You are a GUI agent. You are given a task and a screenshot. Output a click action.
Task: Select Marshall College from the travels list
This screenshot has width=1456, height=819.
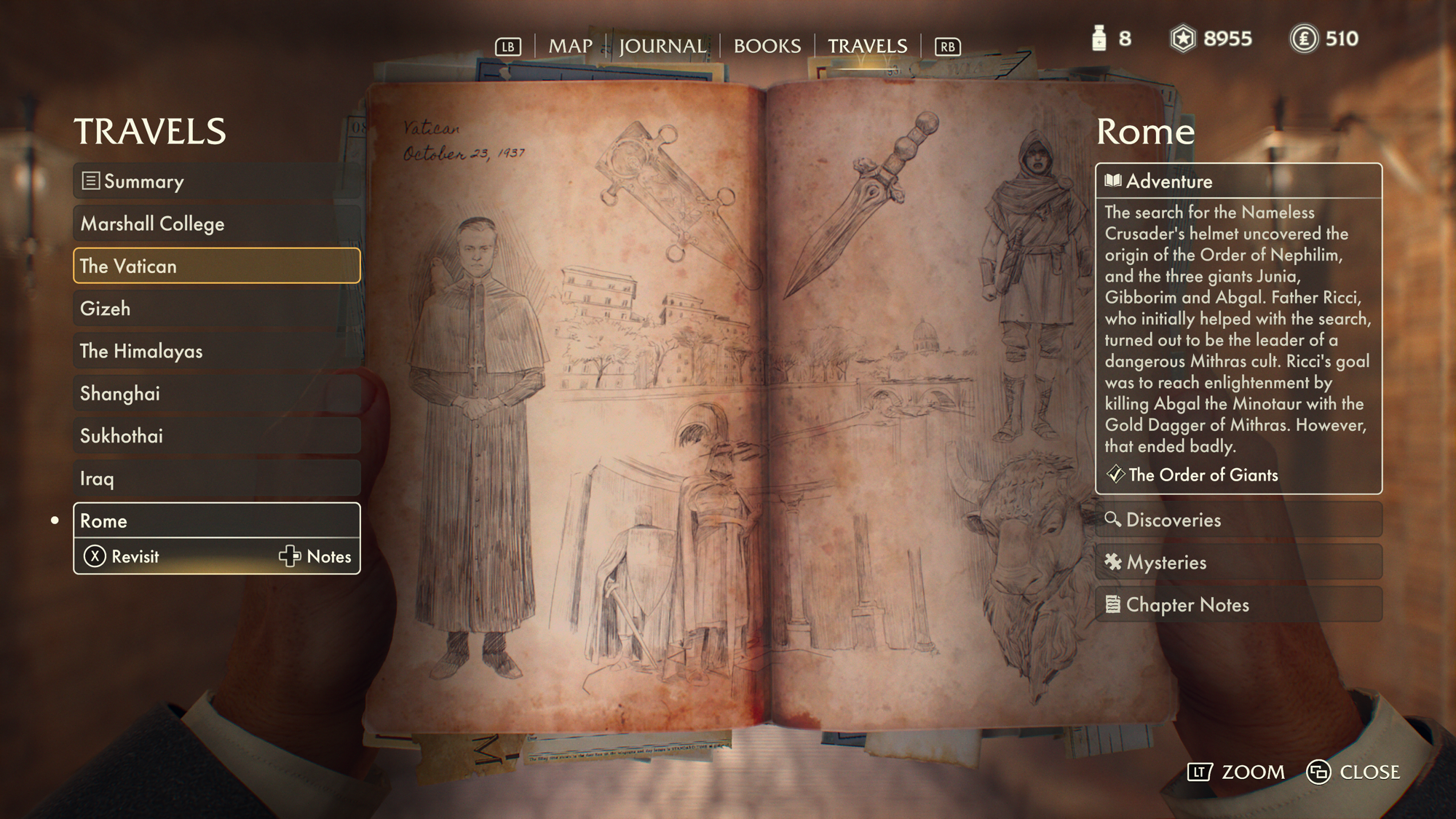point(216,223)
